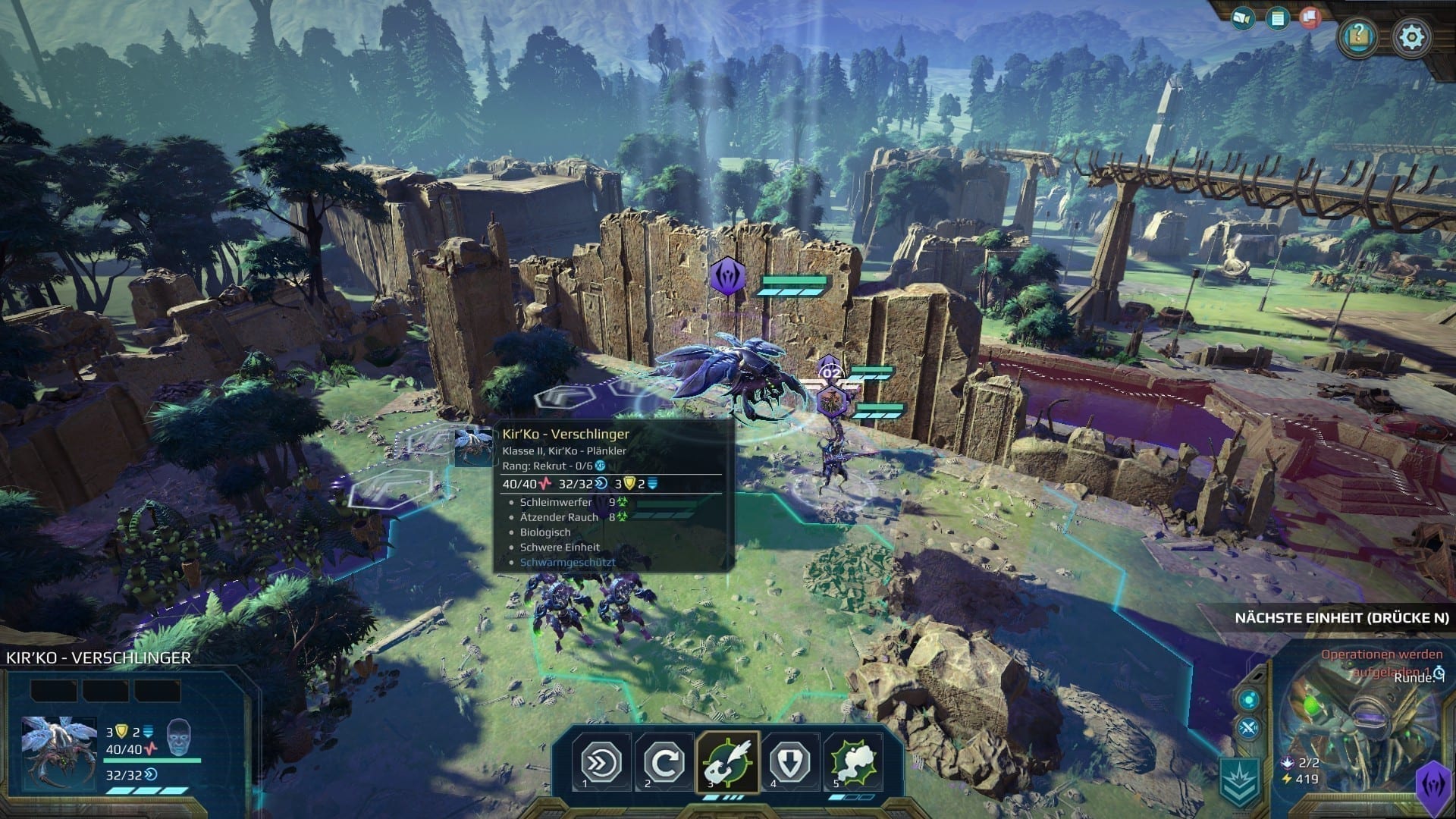
Task: Choose the Schleimwerfer attack ability
Action: [727, 762]
